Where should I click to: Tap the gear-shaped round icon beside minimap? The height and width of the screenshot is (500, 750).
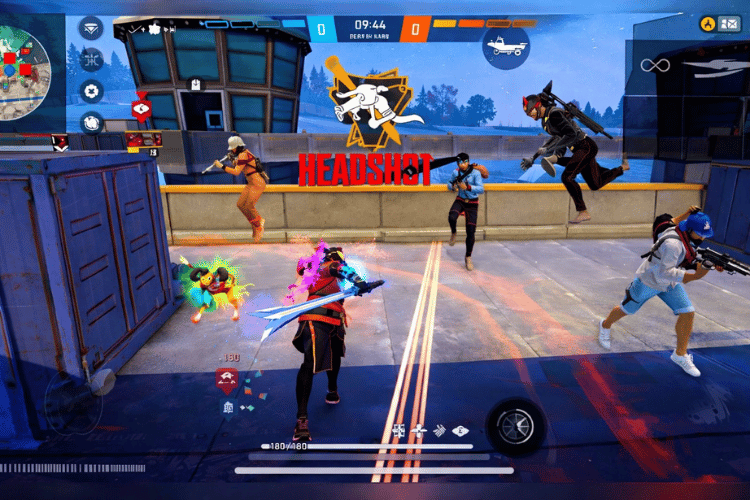click(x=91, y=91)
